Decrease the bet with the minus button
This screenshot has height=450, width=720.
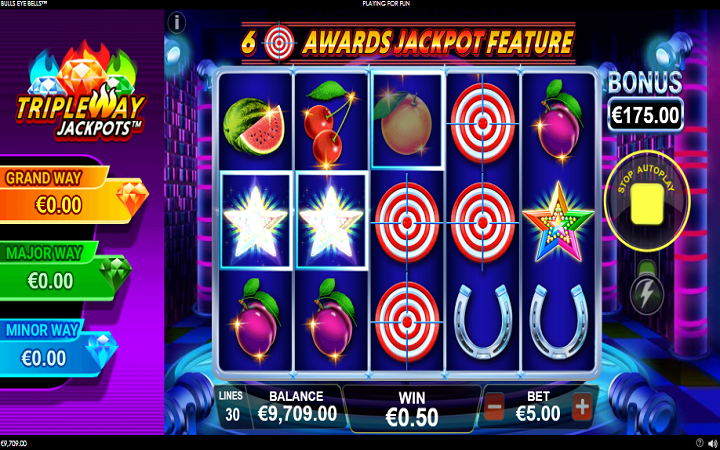click(494, 407)
